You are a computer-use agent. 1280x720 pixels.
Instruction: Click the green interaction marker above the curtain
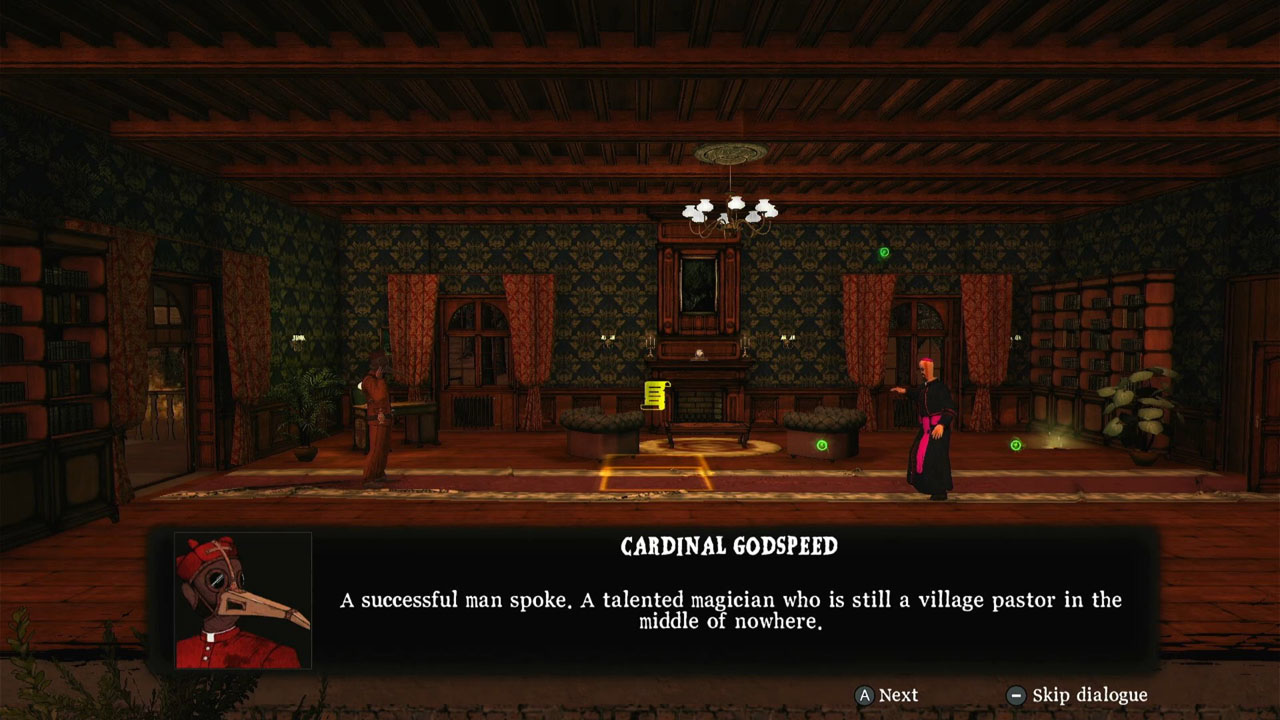tap(884, 254)
